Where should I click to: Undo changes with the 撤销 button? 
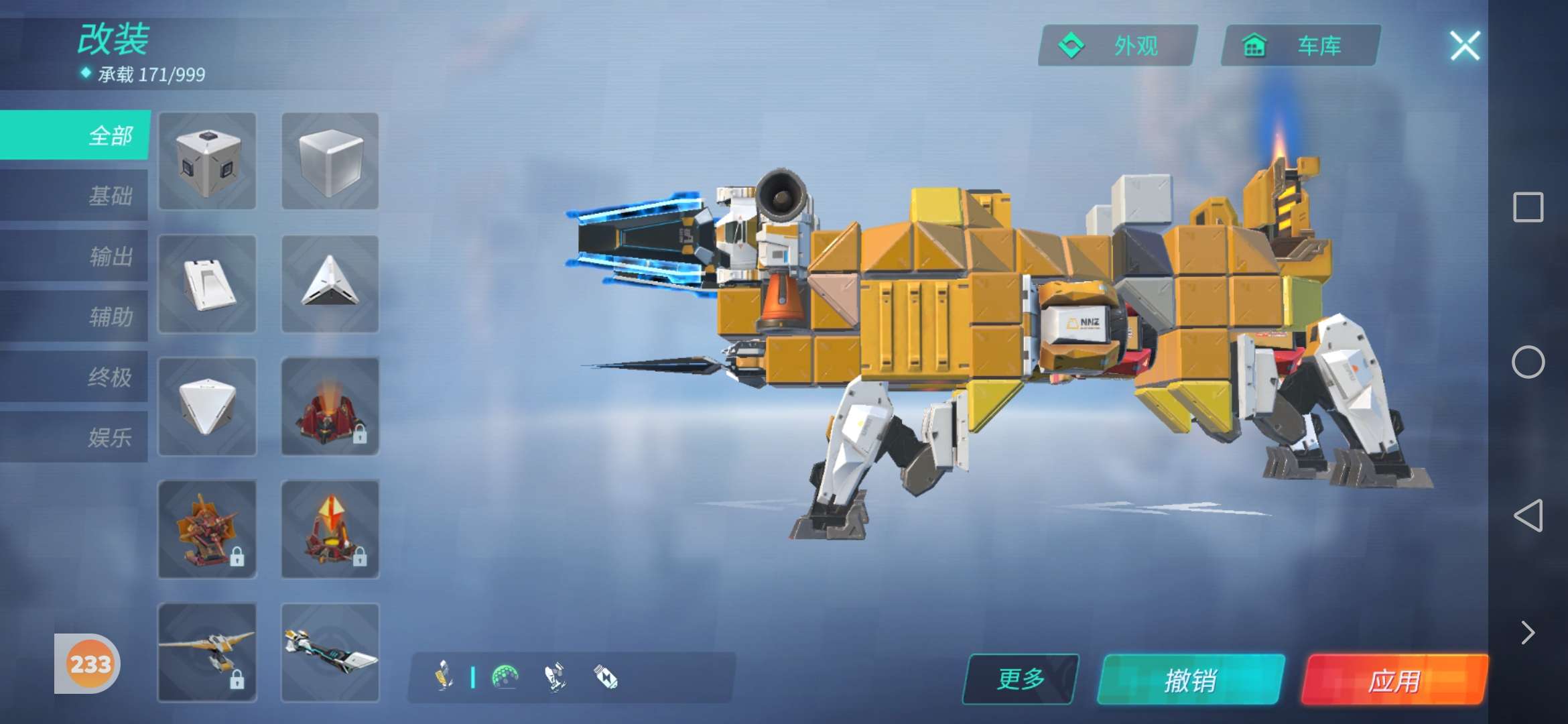(1191, 680)
